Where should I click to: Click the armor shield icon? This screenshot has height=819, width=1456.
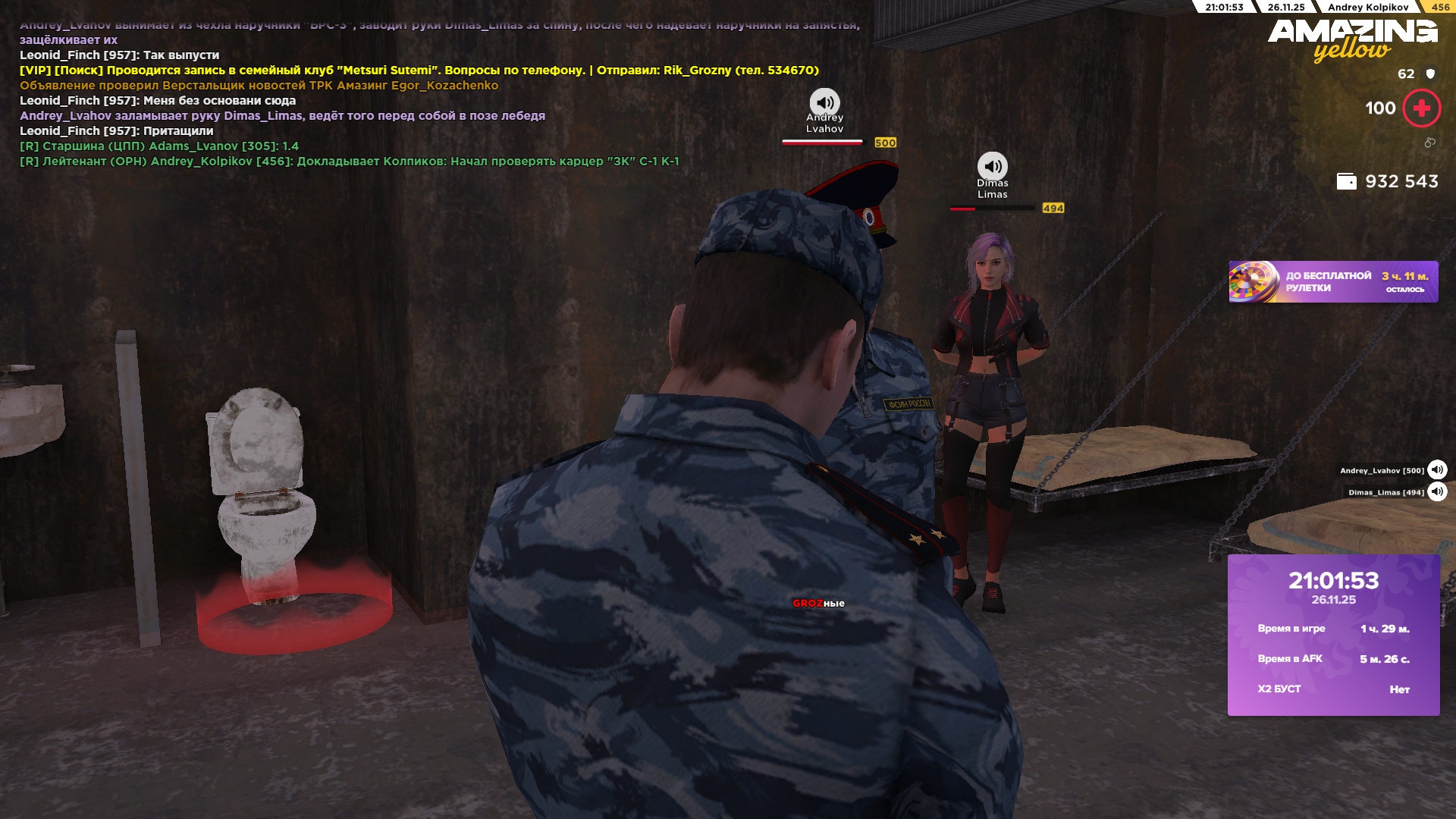coord(1430,74)
